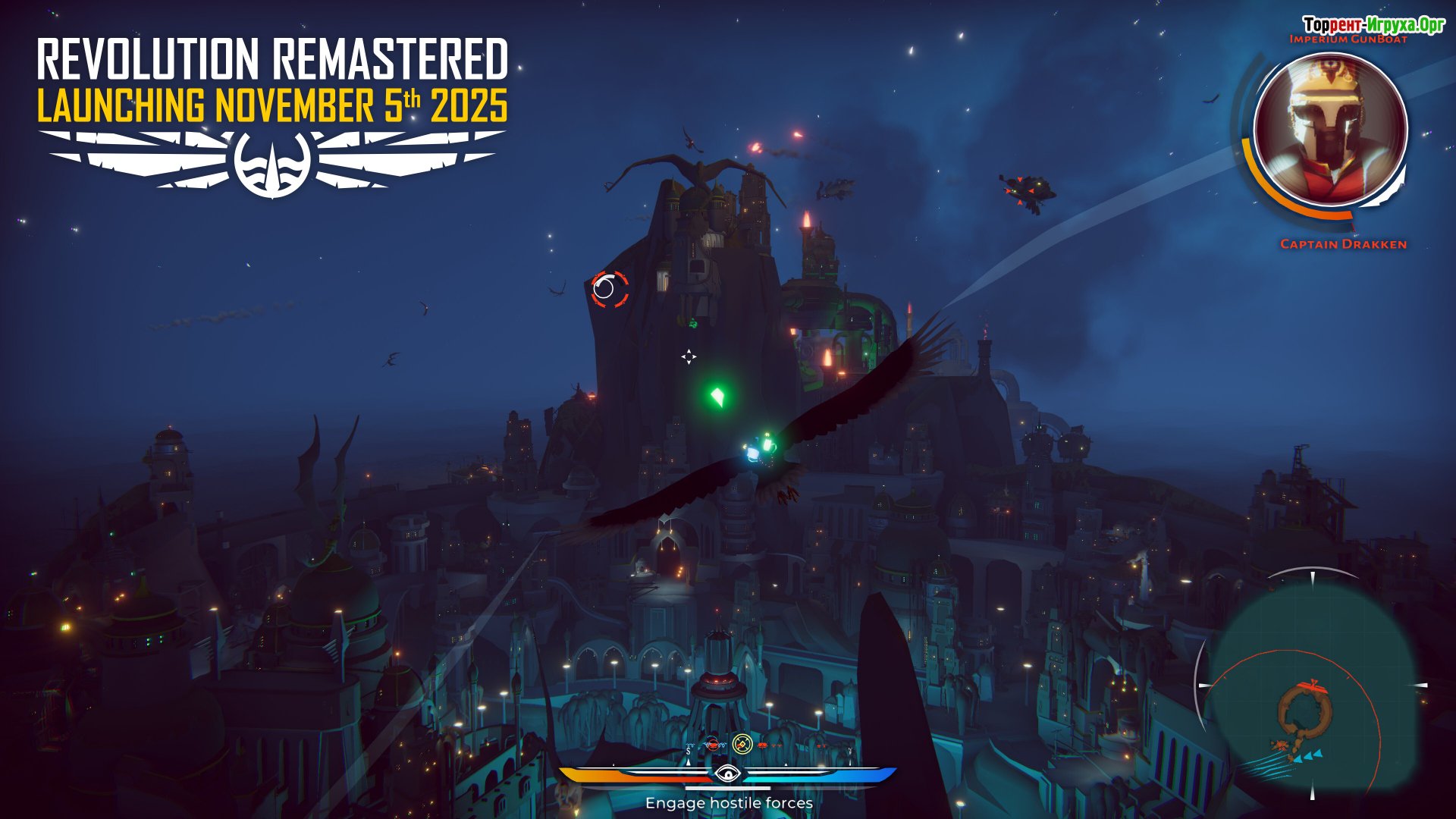Click the eye emblem between the status bars
The image size is (1456, 819).
pos(727,774)
